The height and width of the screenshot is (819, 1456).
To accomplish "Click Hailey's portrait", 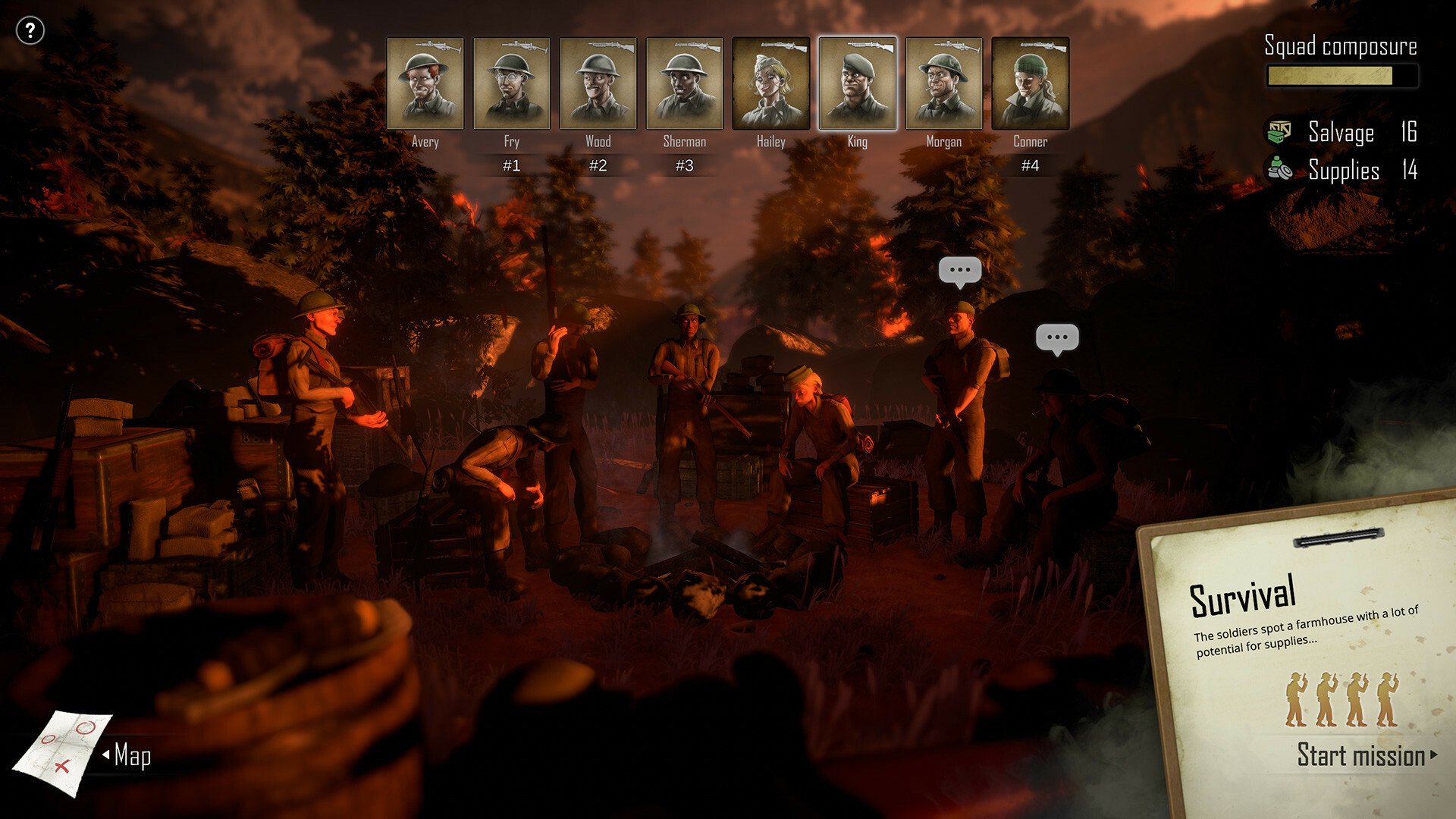I will [771, 83].
